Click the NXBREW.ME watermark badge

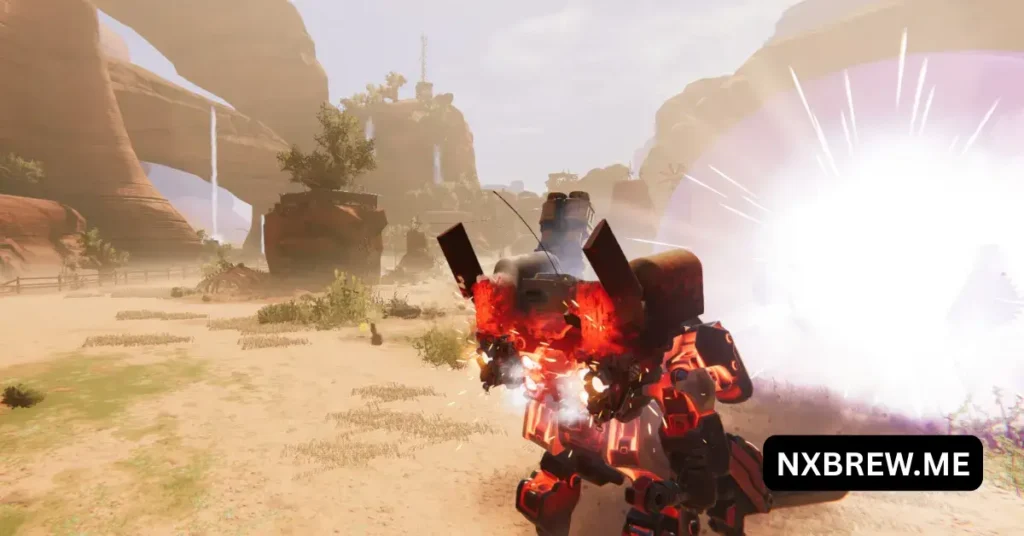(x=872, y=462)
